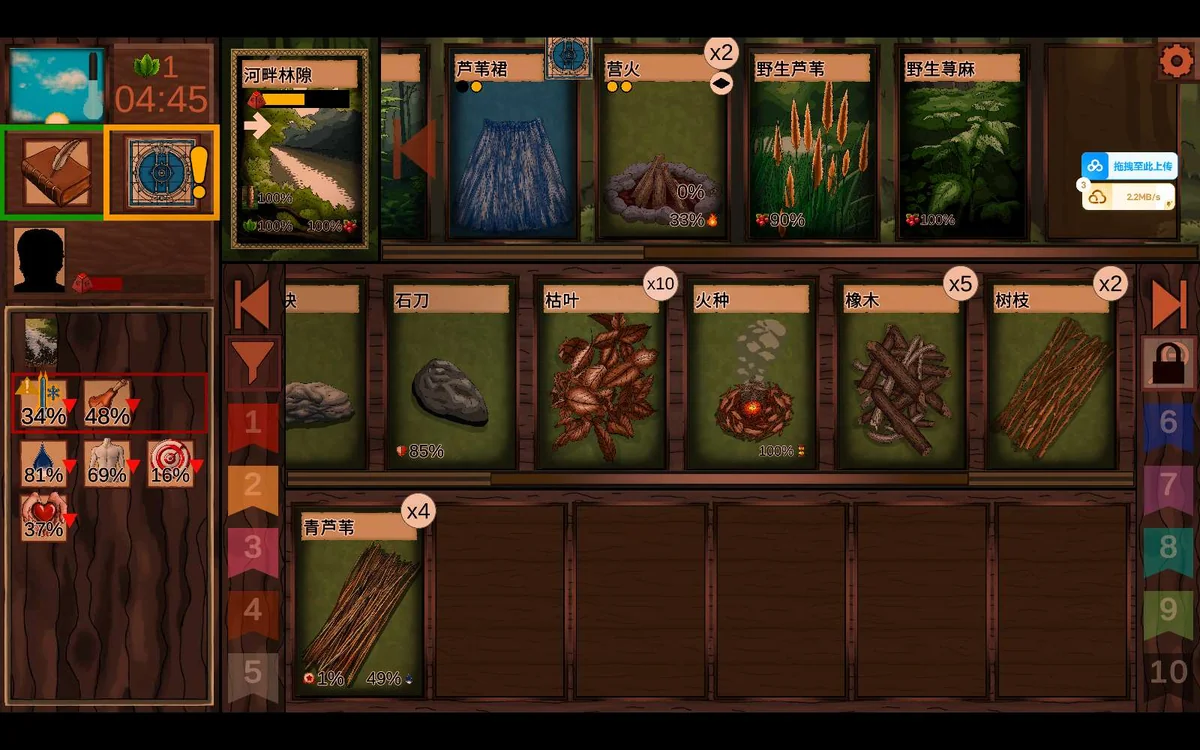
Task: Click the 拖拽至此上传 cloud upload overlay
Action: click(1128, 166)
